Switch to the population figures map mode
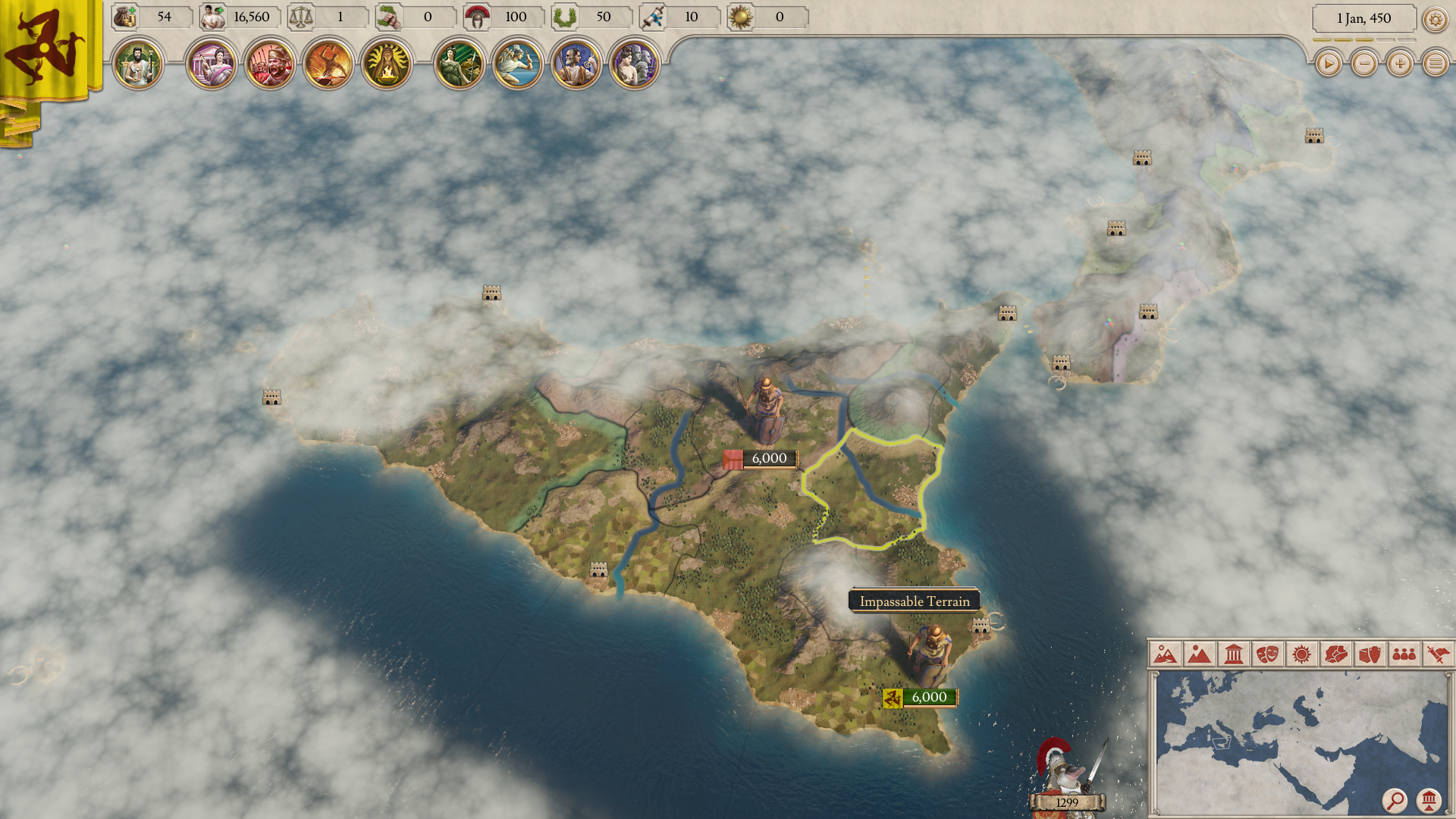 tap(1404, 654)
